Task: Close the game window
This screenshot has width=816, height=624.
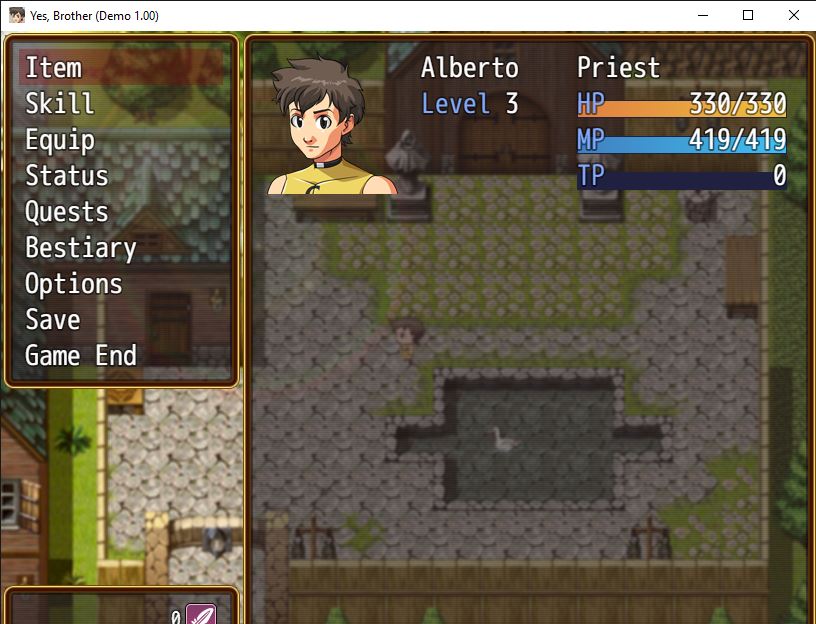Action: [794, 15]
